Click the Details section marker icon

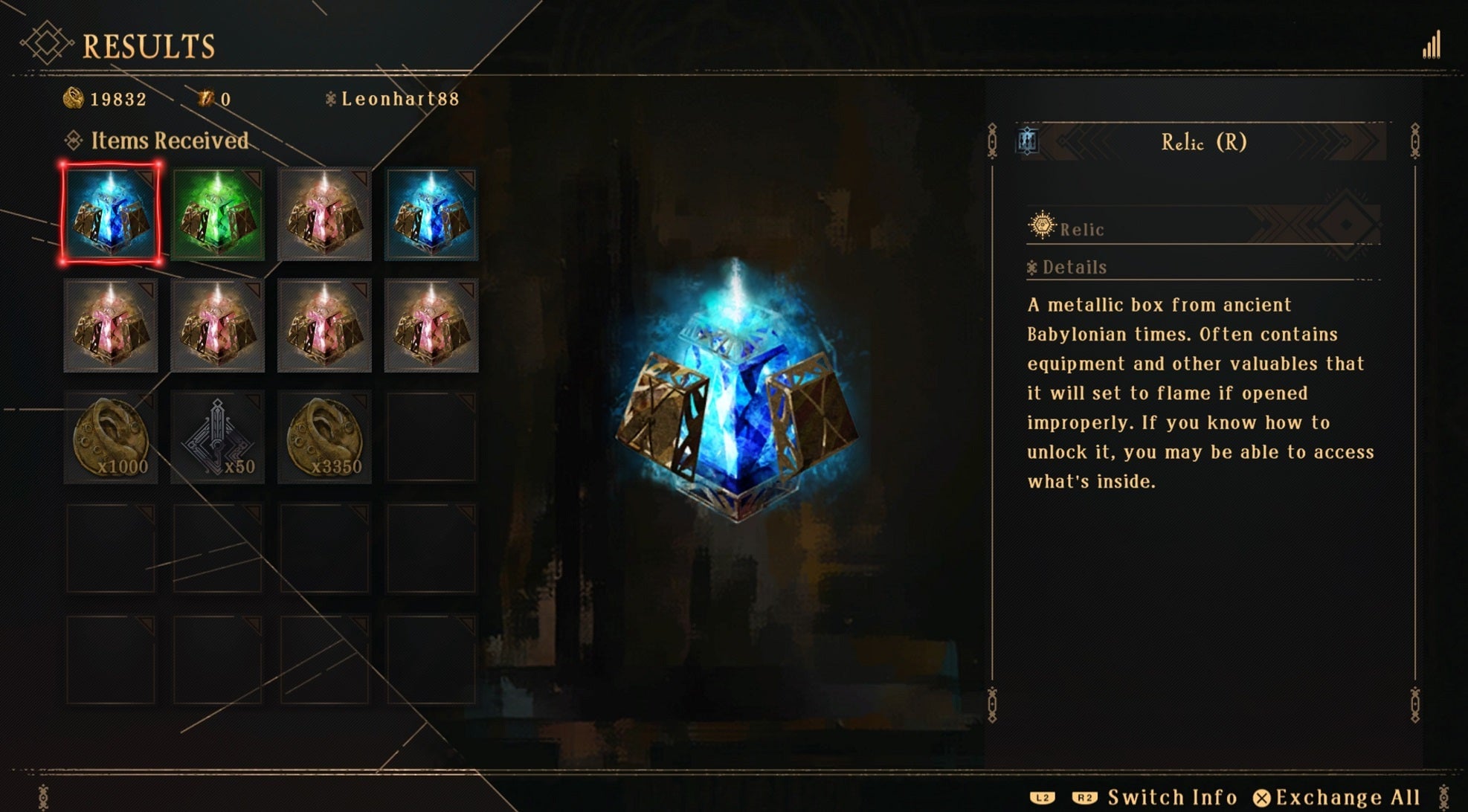point(1034,267)
